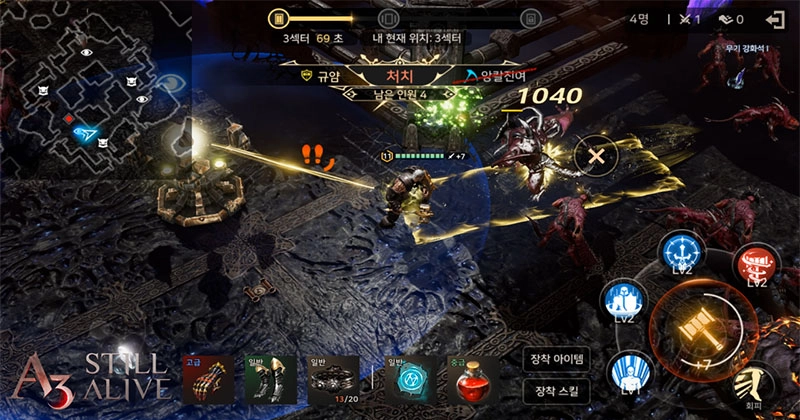Select the belt slot showing 13/20

[332, 380]
